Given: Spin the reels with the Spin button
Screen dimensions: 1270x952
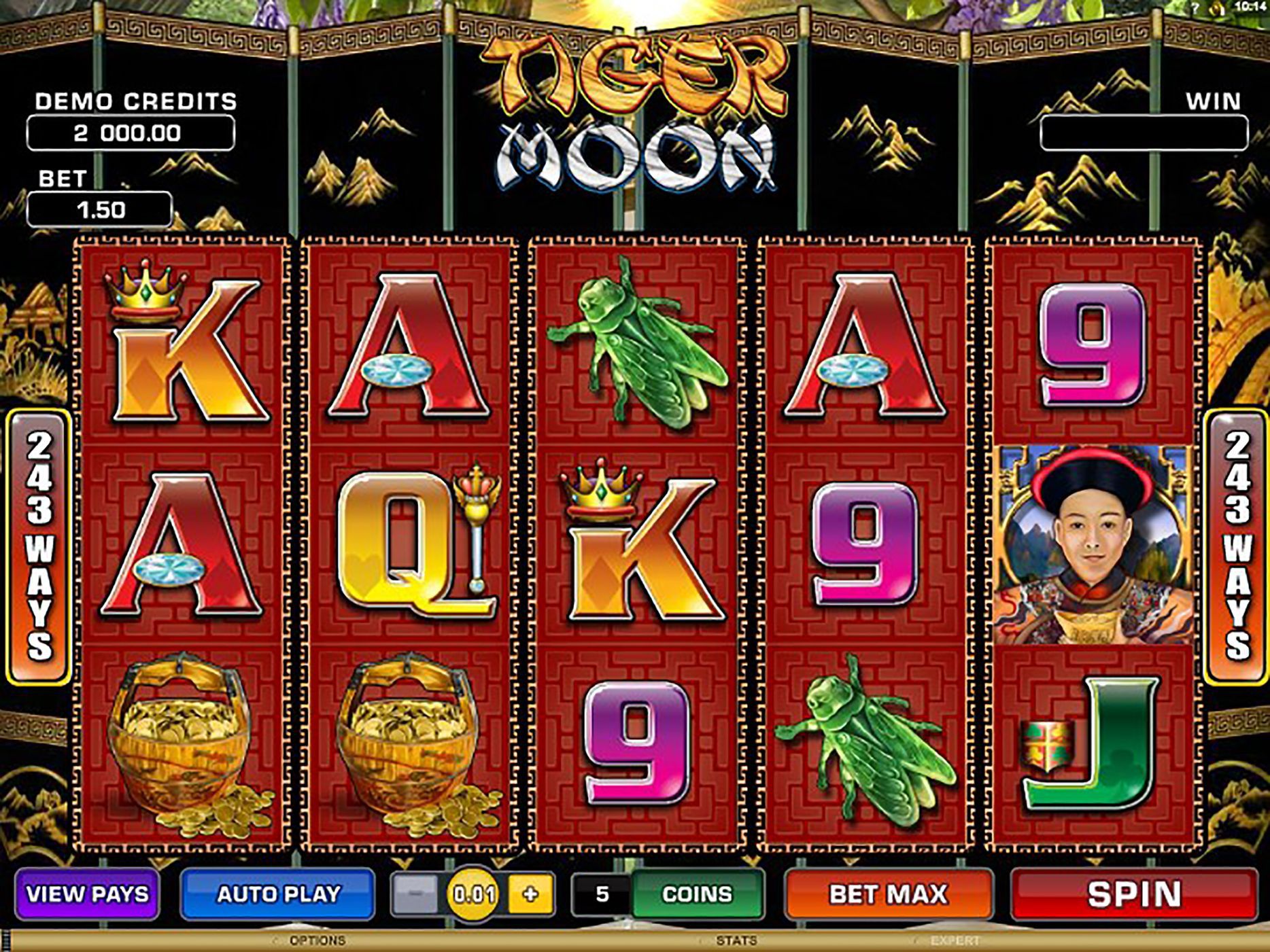Looking at the screenshot, I should (x=1133, y=894).
